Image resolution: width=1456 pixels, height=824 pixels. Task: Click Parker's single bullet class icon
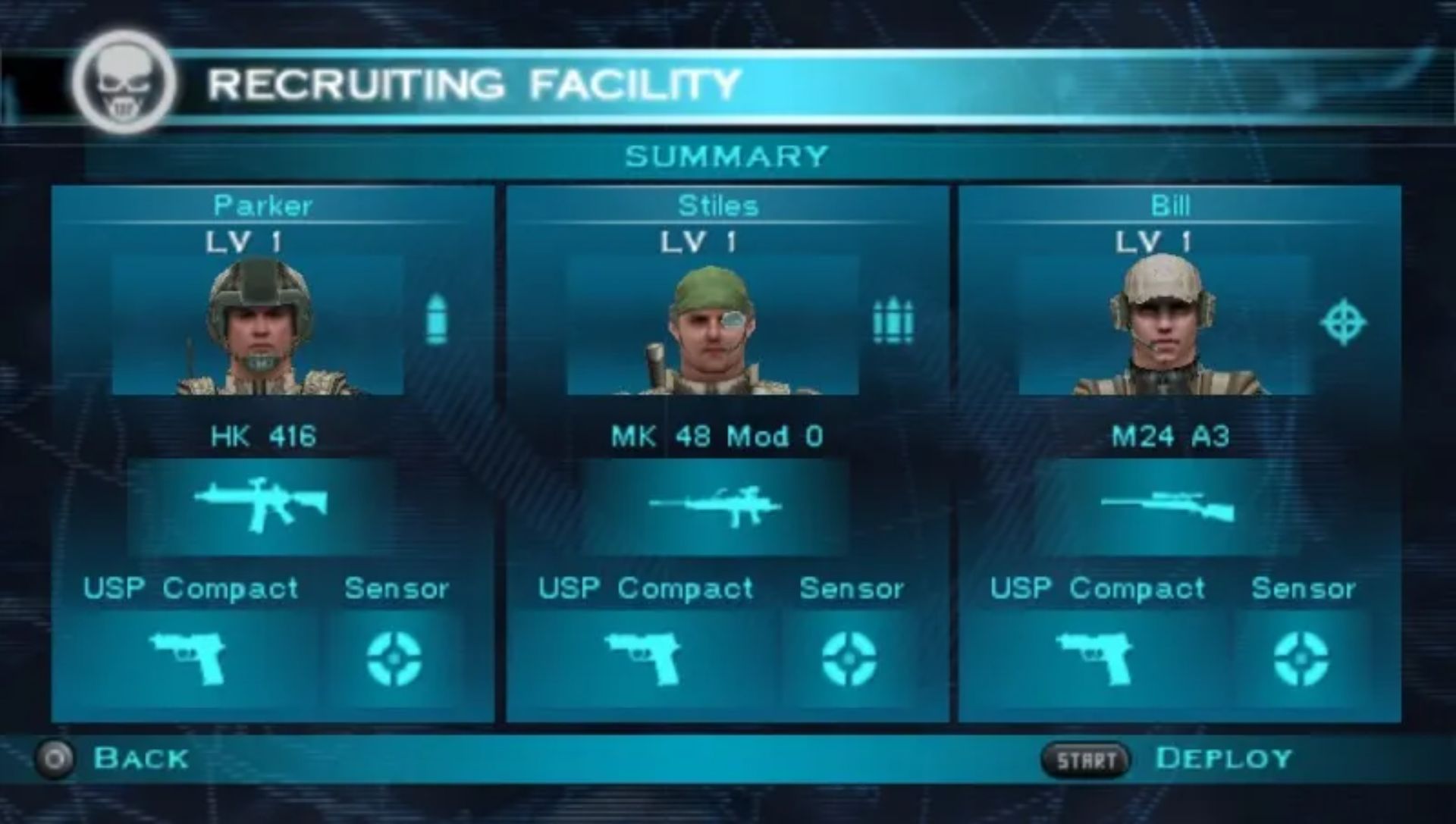[x=436, y=320]
